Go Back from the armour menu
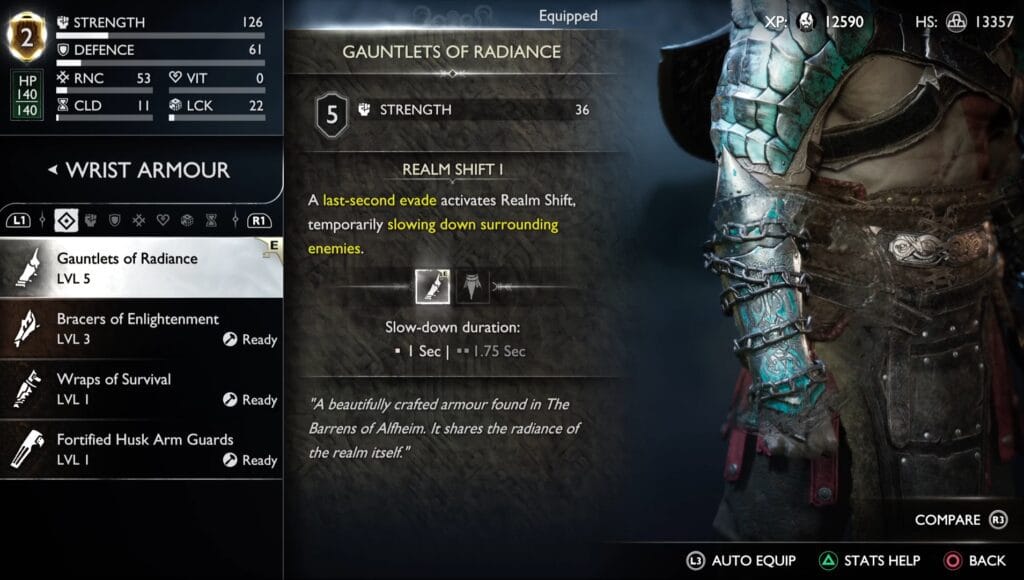The height and width of the screenshot is (580, 1024). pos(975,561)
